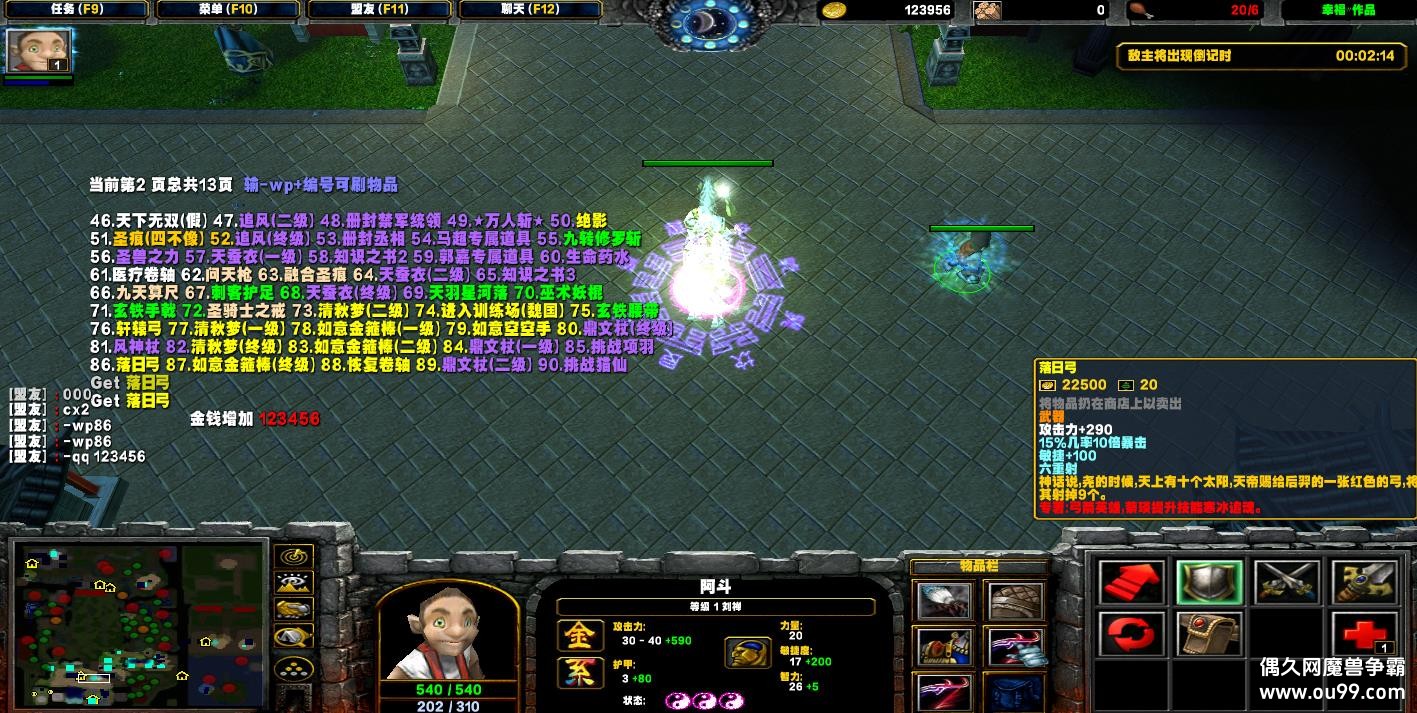Select the hero portrait icon at top-left

coord(26,50)
